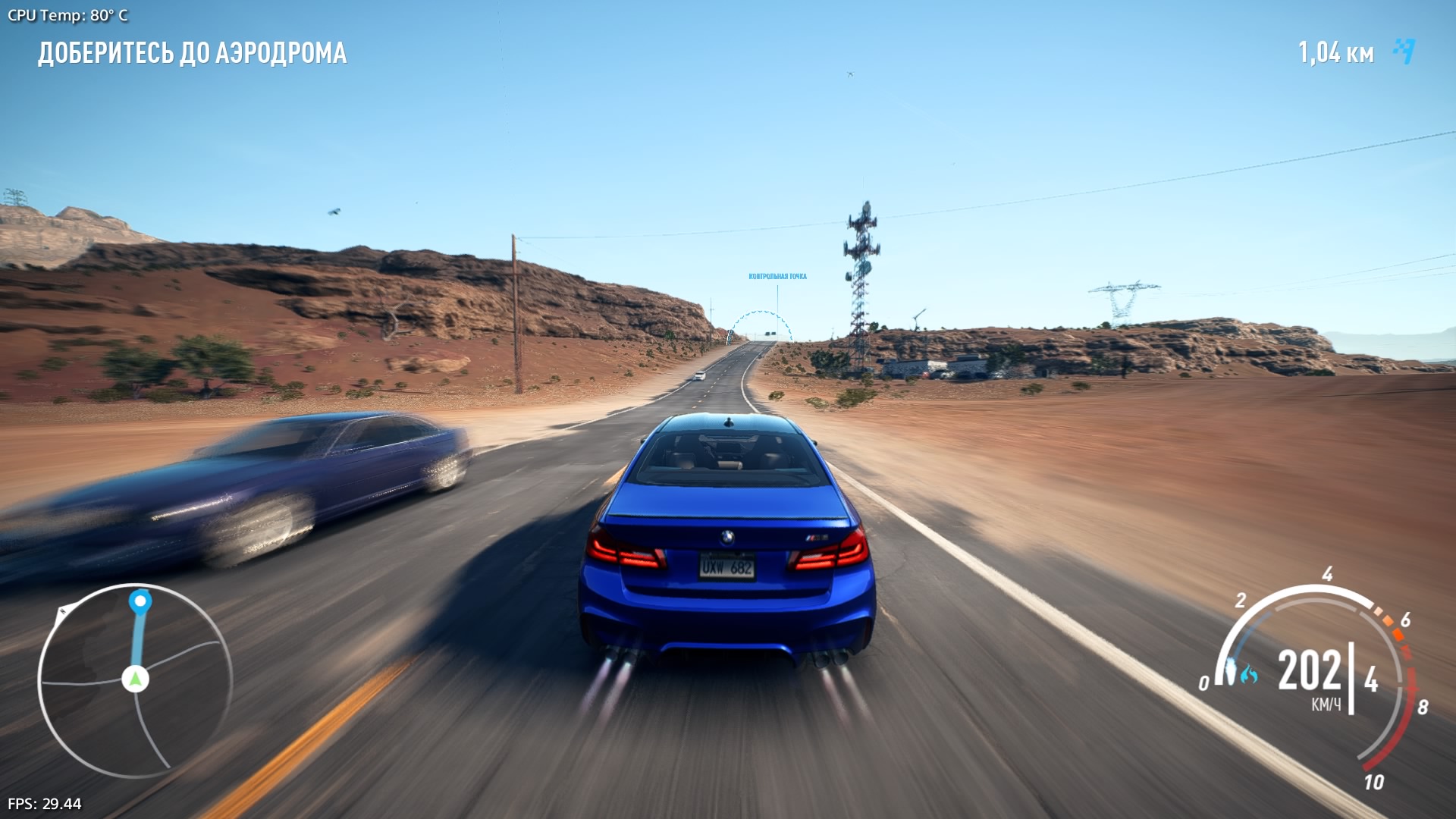Click the green player arrow on minimap
Image resolution: width=1456 pixels, height=819 pixels.
click(x=136, y=679)
